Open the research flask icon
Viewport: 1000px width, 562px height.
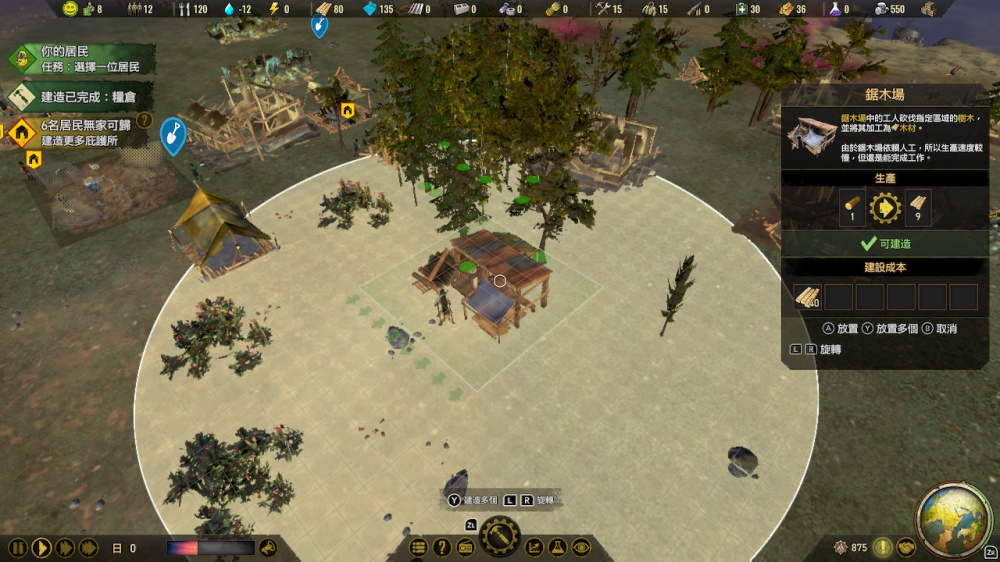click(557, 547)
